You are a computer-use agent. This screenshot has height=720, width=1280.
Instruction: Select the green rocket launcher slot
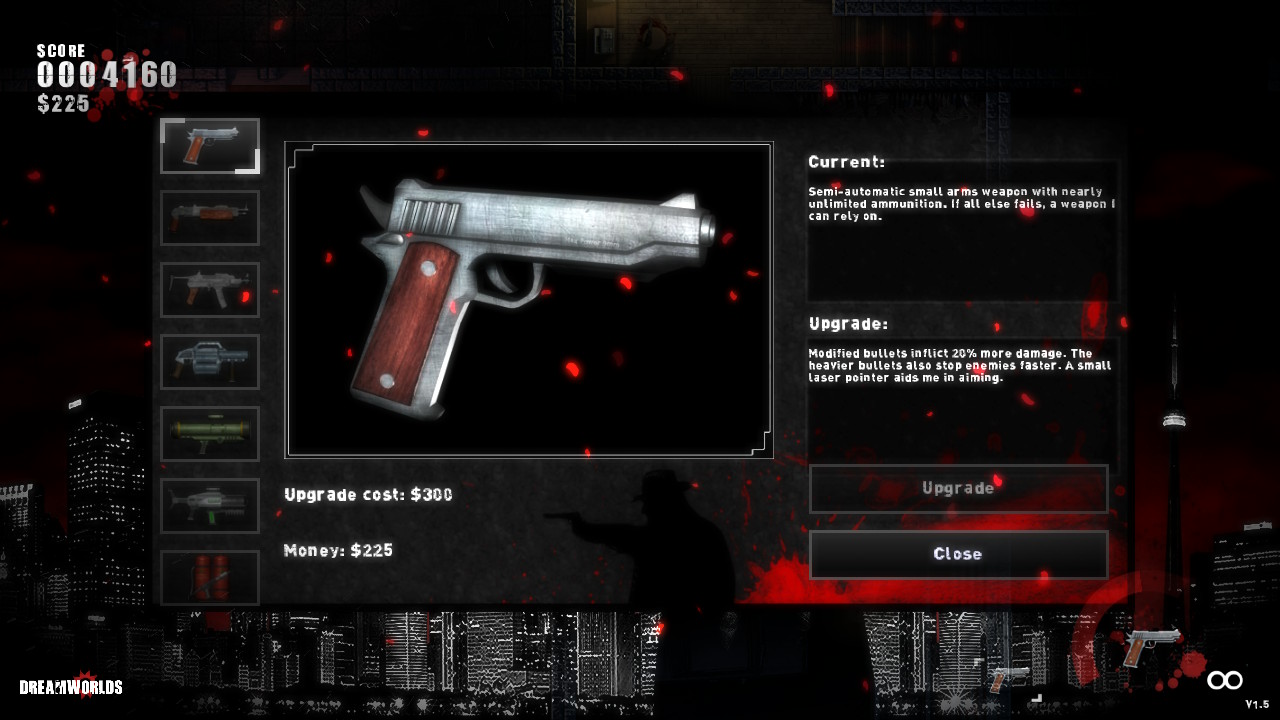210,434
